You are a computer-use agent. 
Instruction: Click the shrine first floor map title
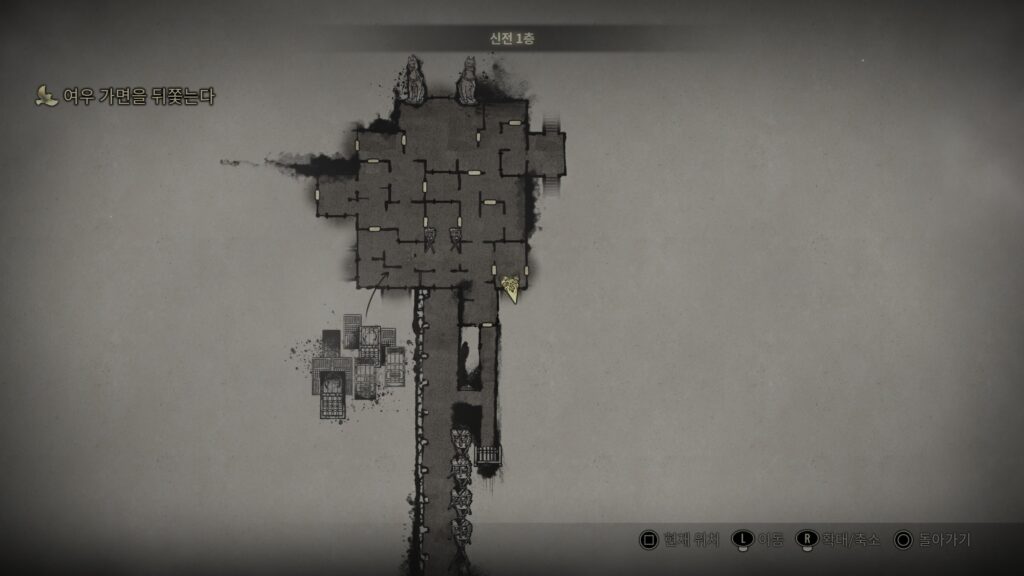(512, 38)
